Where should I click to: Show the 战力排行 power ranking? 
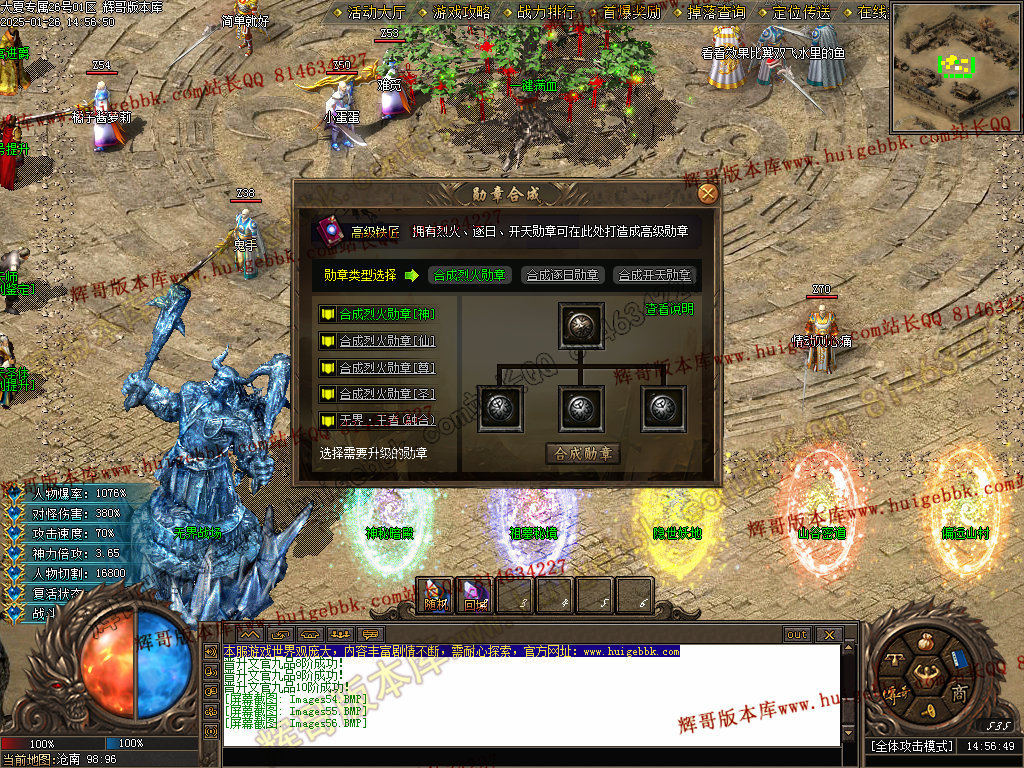coord(546,13)
